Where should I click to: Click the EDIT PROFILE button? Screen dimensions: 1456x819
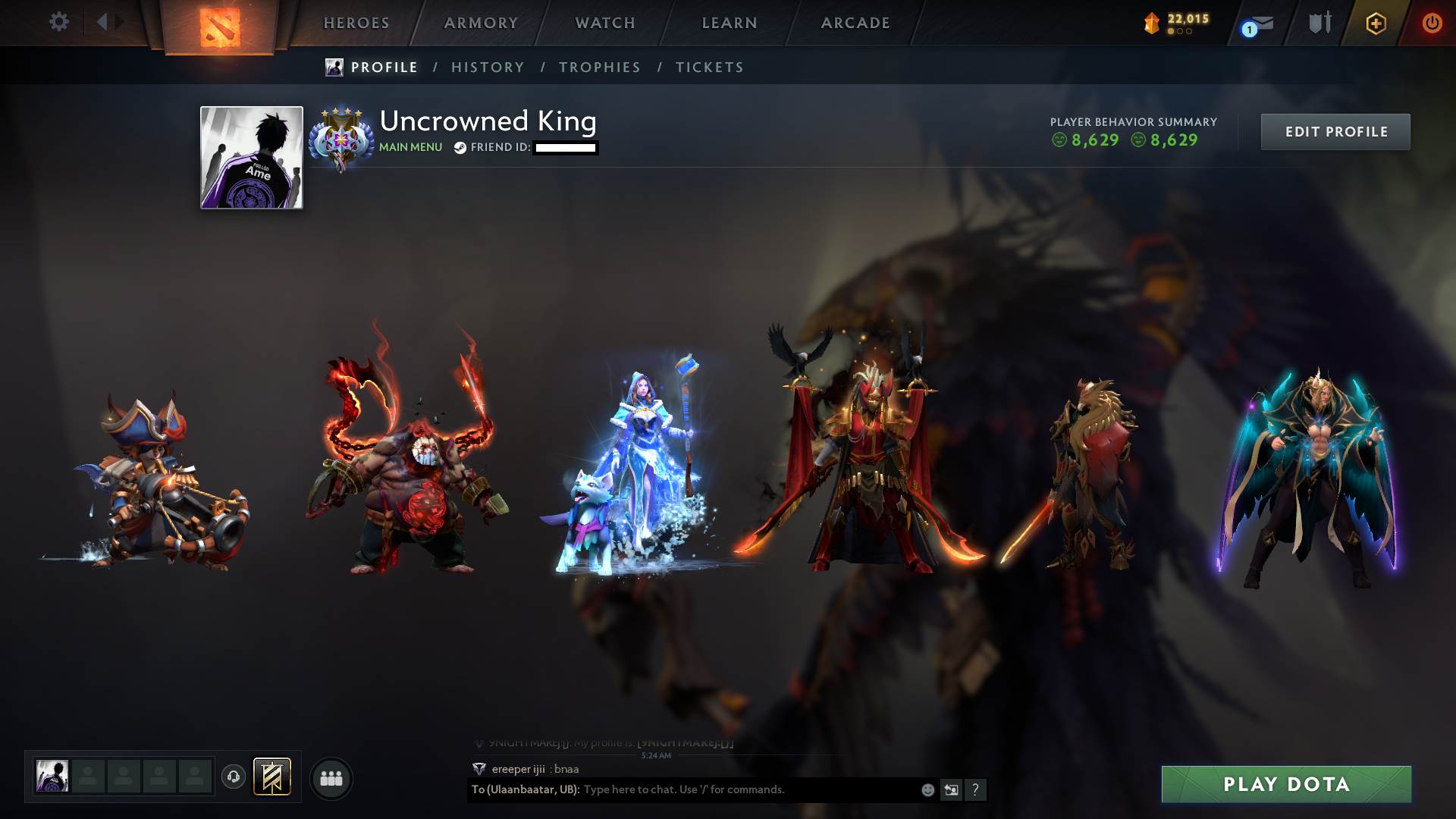[1335, 131]
